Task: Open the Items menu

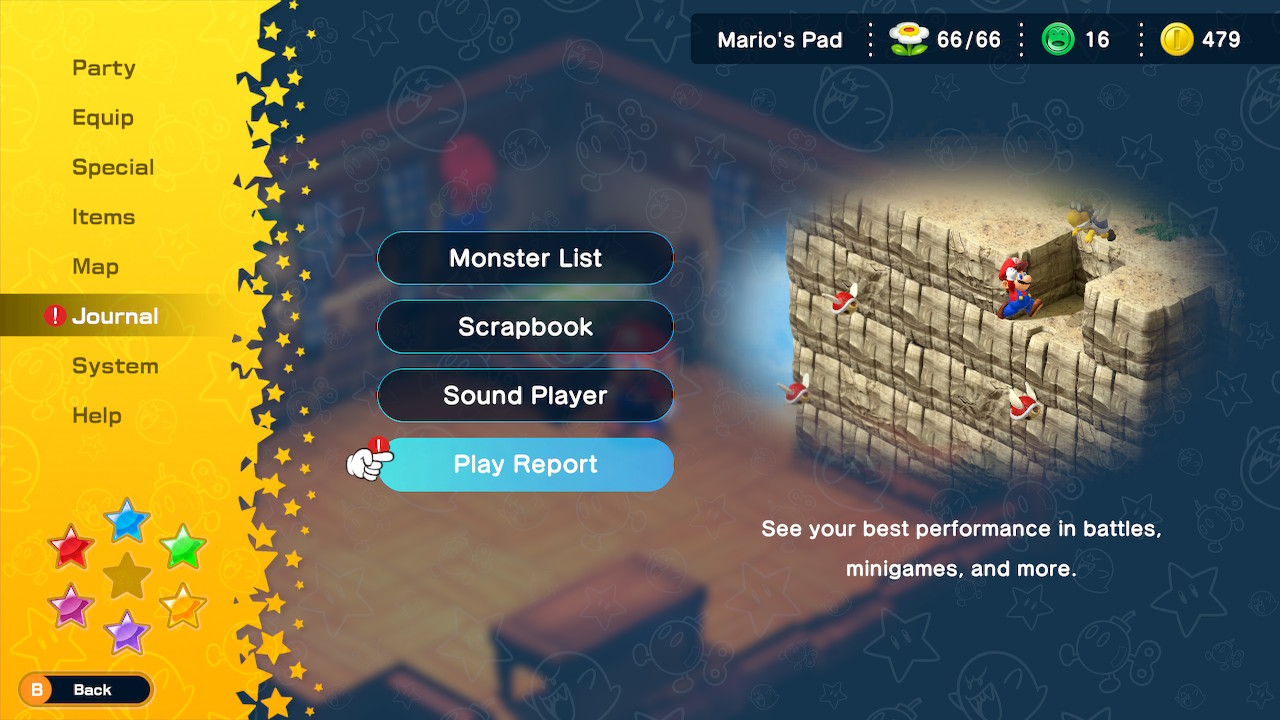Action: [x=104, y=217]
